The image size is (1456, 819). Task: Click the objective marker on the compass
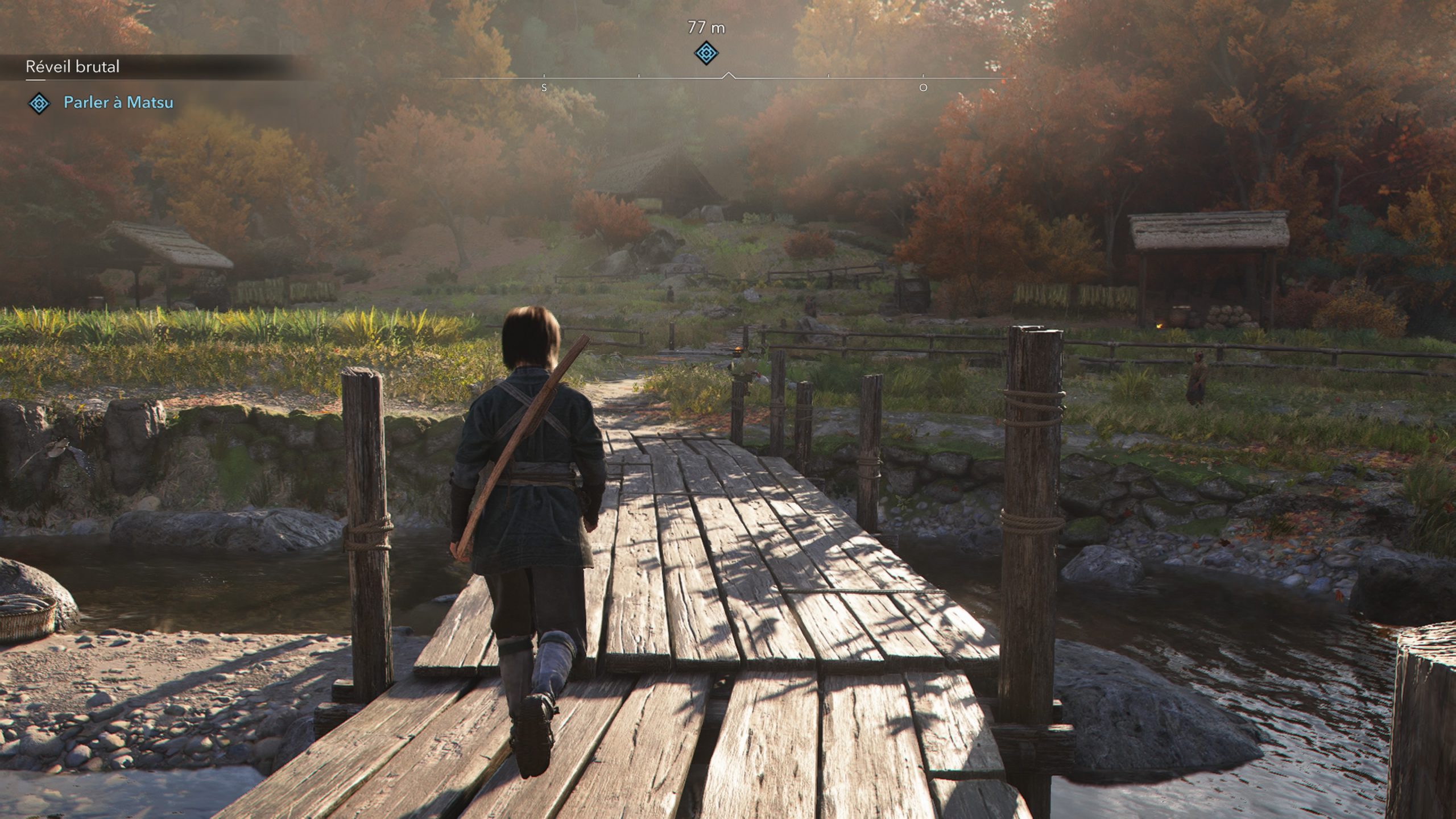click(x=706, y=53)
